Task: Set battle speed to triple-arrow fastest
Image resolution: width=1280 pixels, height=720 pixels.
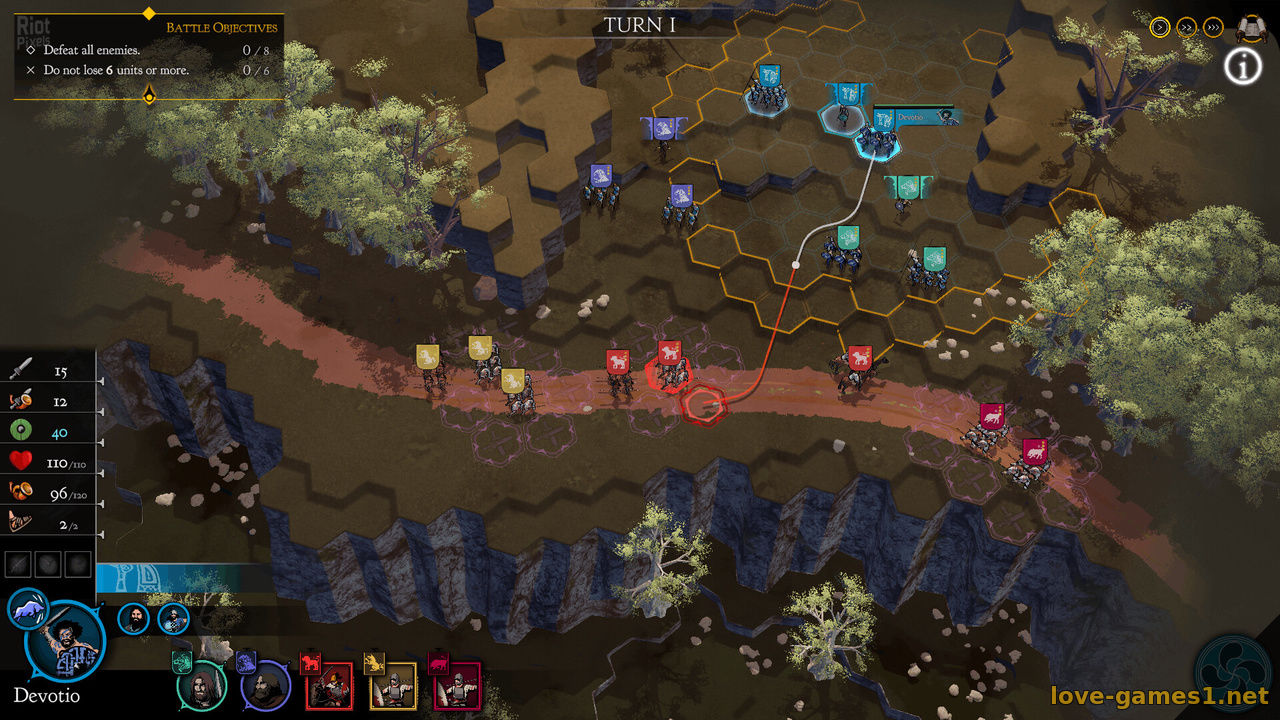Action: click(x=1213, y=27)
